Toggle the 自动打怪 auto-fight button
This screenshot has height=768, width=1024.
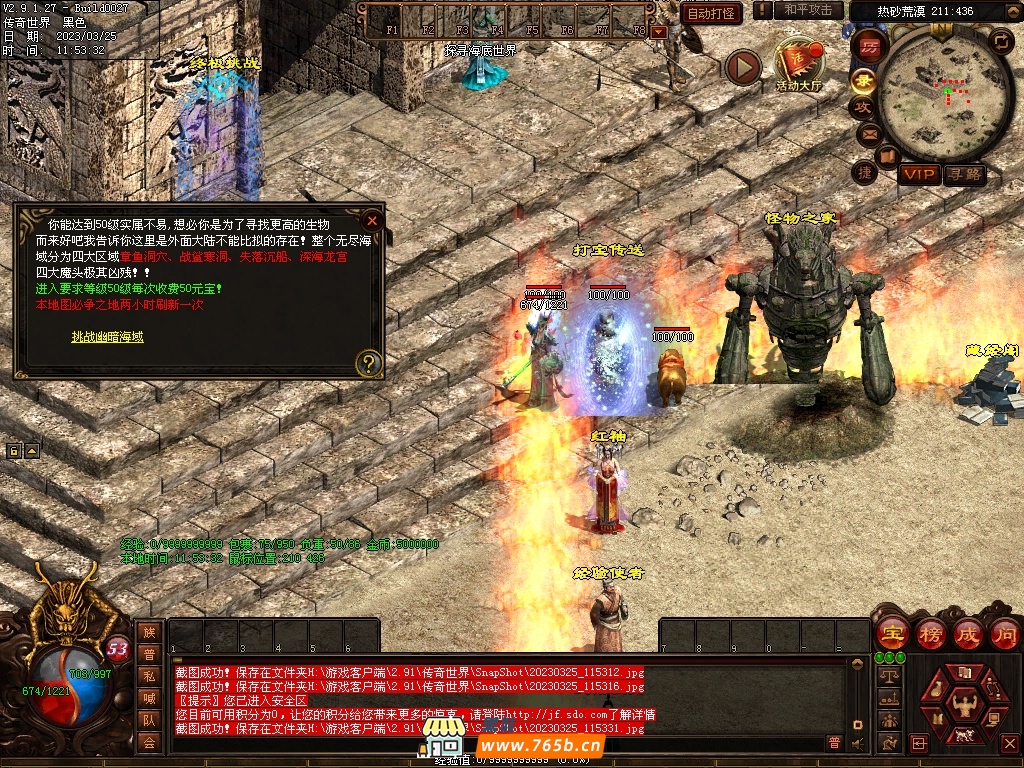click(x=711, y=13)
